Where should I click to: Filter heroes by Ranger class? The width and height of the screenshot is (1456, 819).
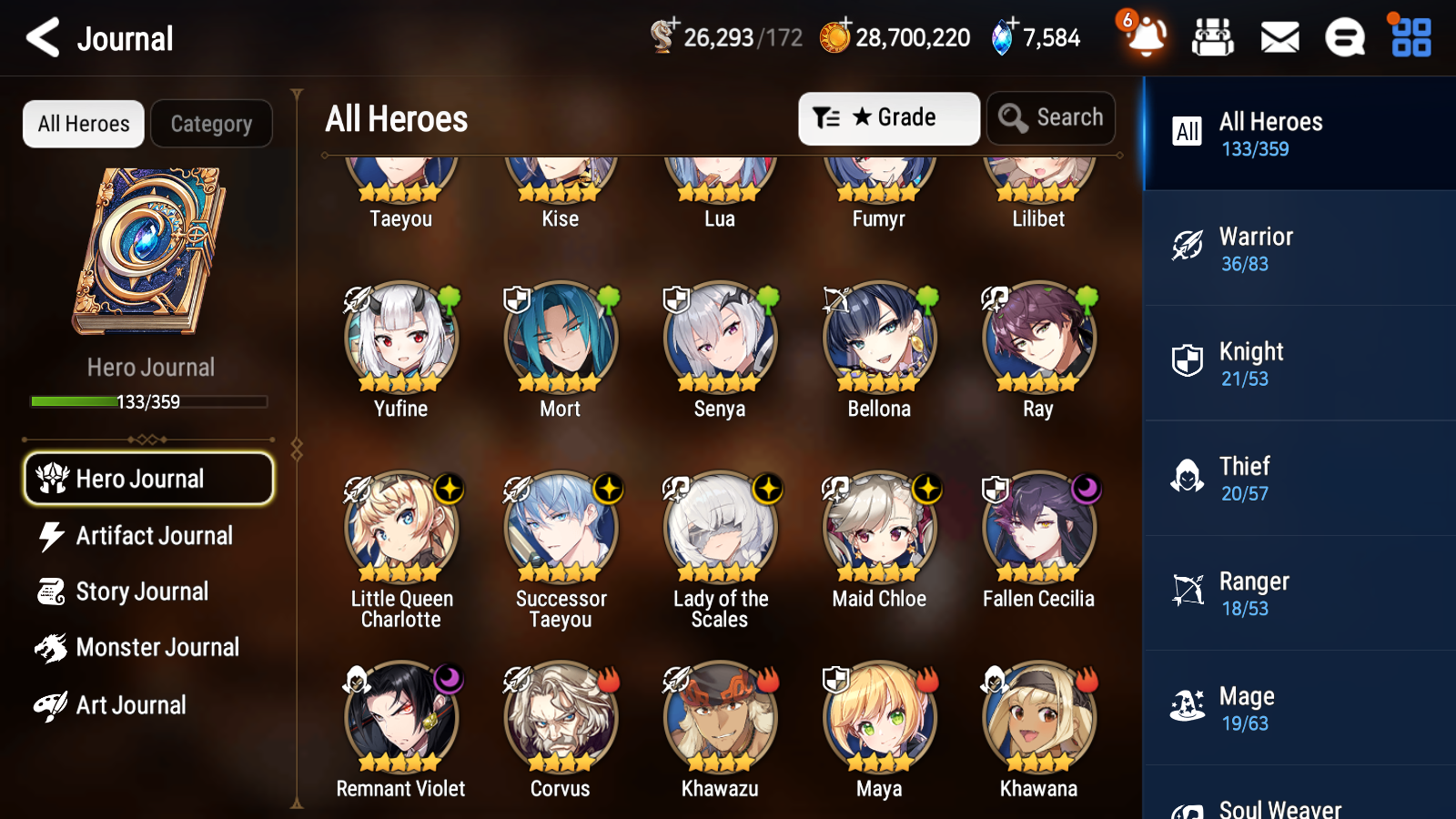click(x=1299, y=593)
